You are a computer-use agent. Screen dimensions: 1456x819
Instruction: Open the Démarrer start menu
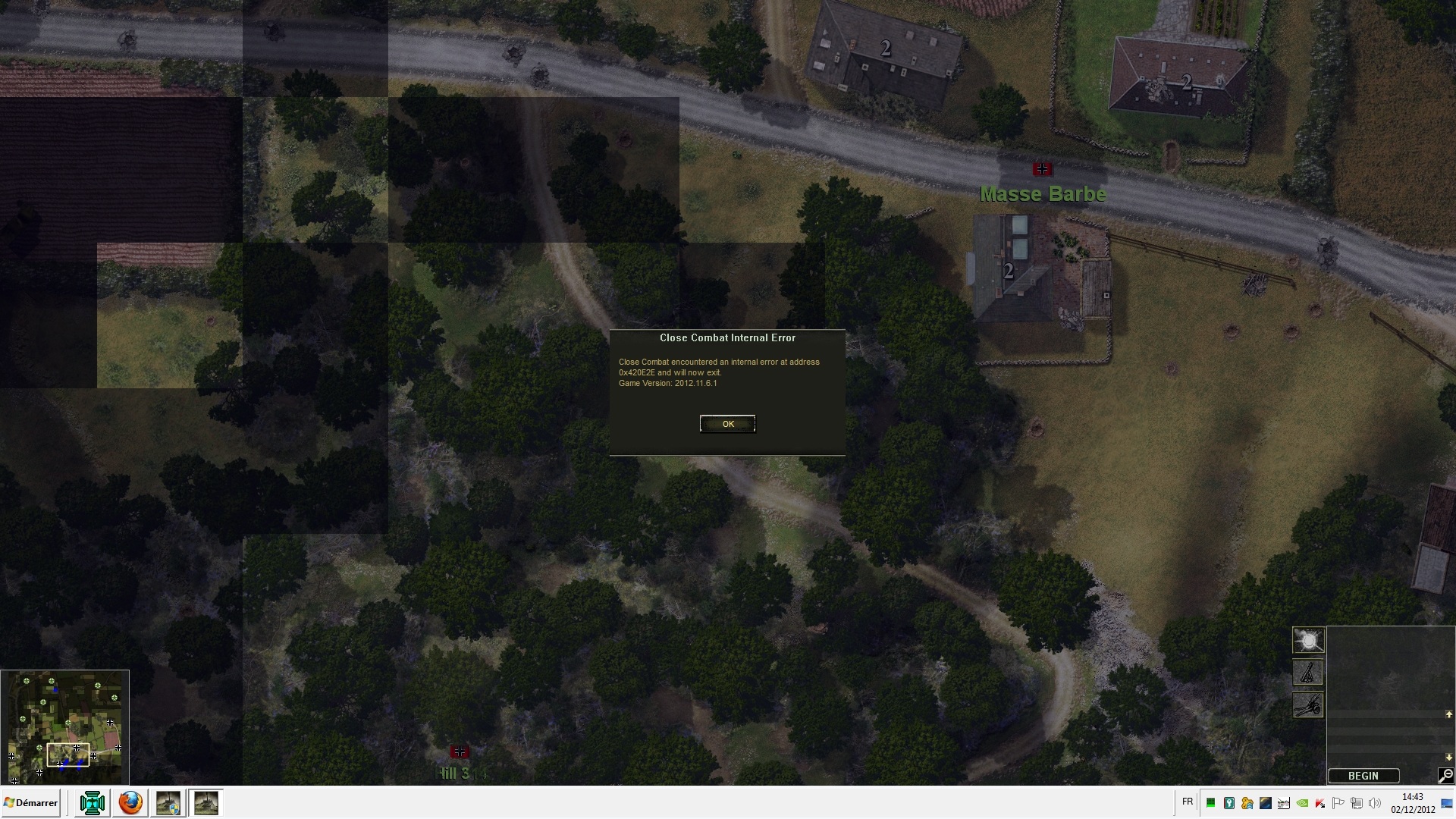pyautogui.click(x=31, y=803)
